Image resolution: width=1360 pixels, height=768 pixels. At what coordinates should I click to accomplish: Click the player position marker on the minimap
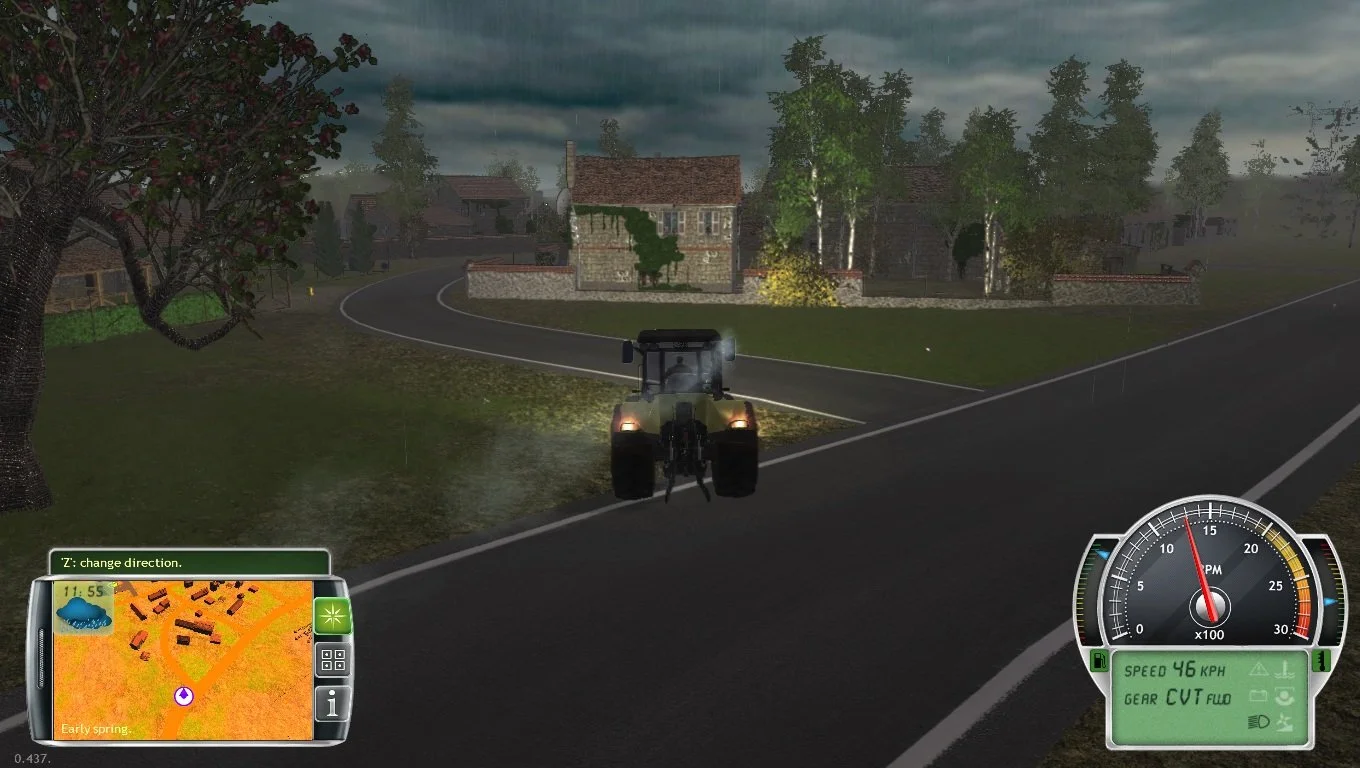[x=184, y=694]
